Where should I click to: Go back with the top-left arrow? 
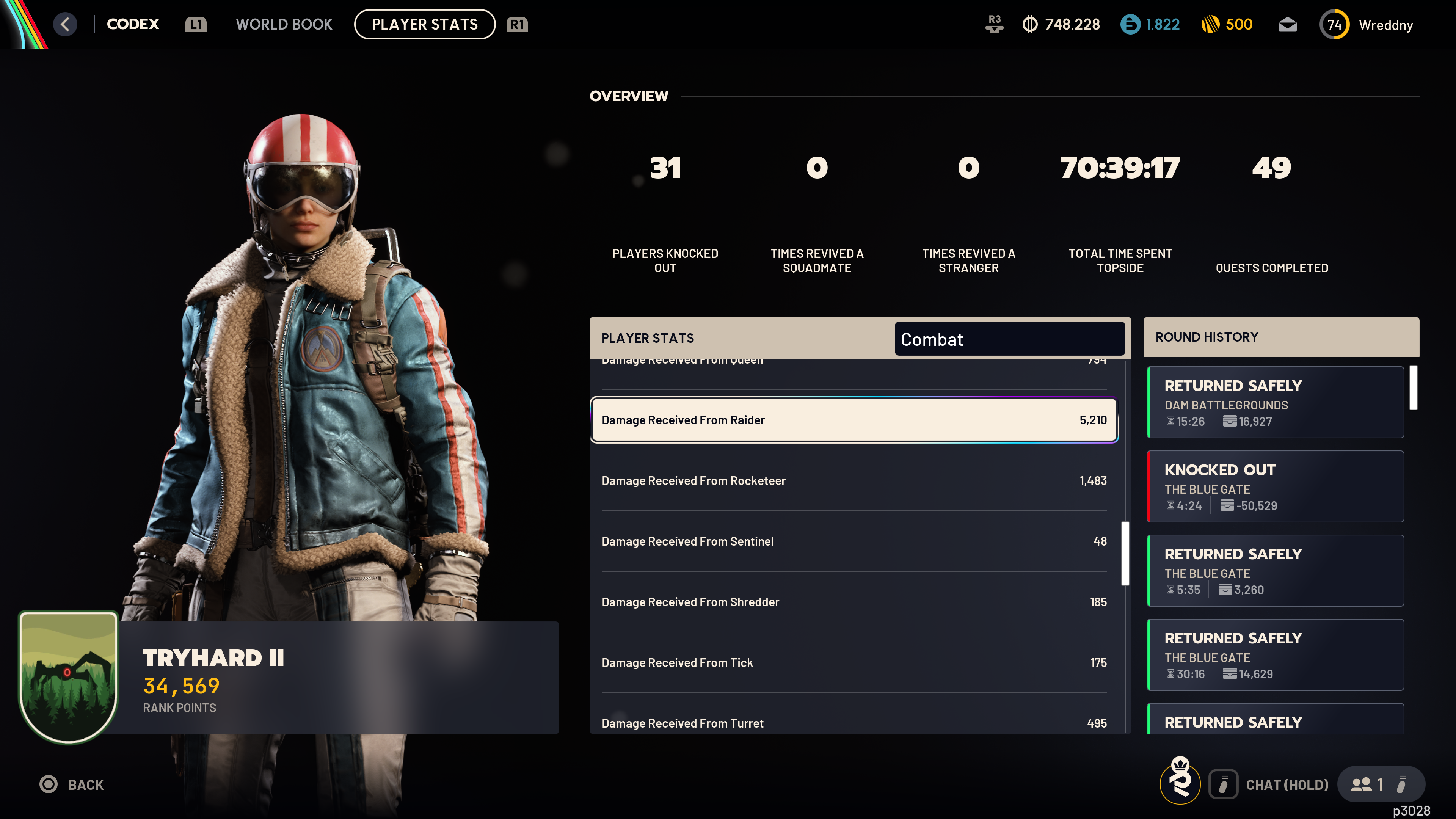point(65,24)
